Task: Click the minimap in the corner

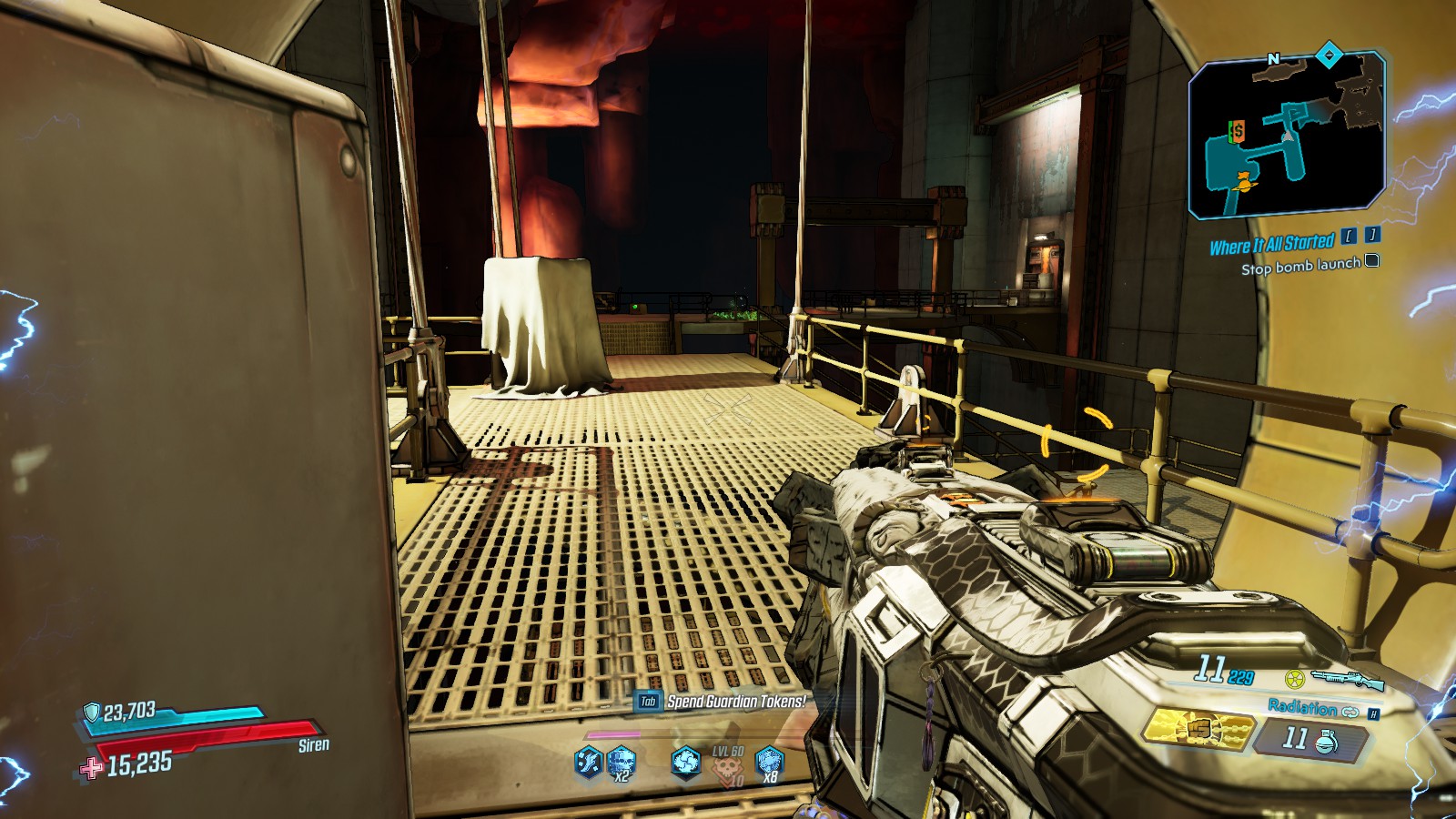Action: [1286, 136]
